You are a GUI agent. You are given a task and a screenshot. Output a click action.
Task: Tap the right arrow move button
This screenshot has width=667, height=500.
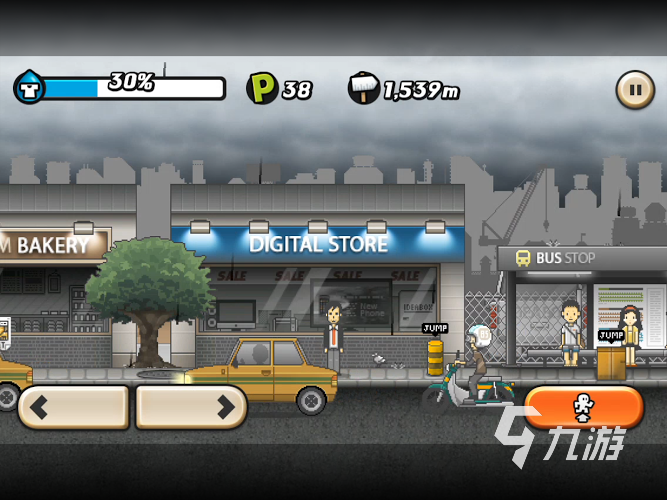(191, 407)
